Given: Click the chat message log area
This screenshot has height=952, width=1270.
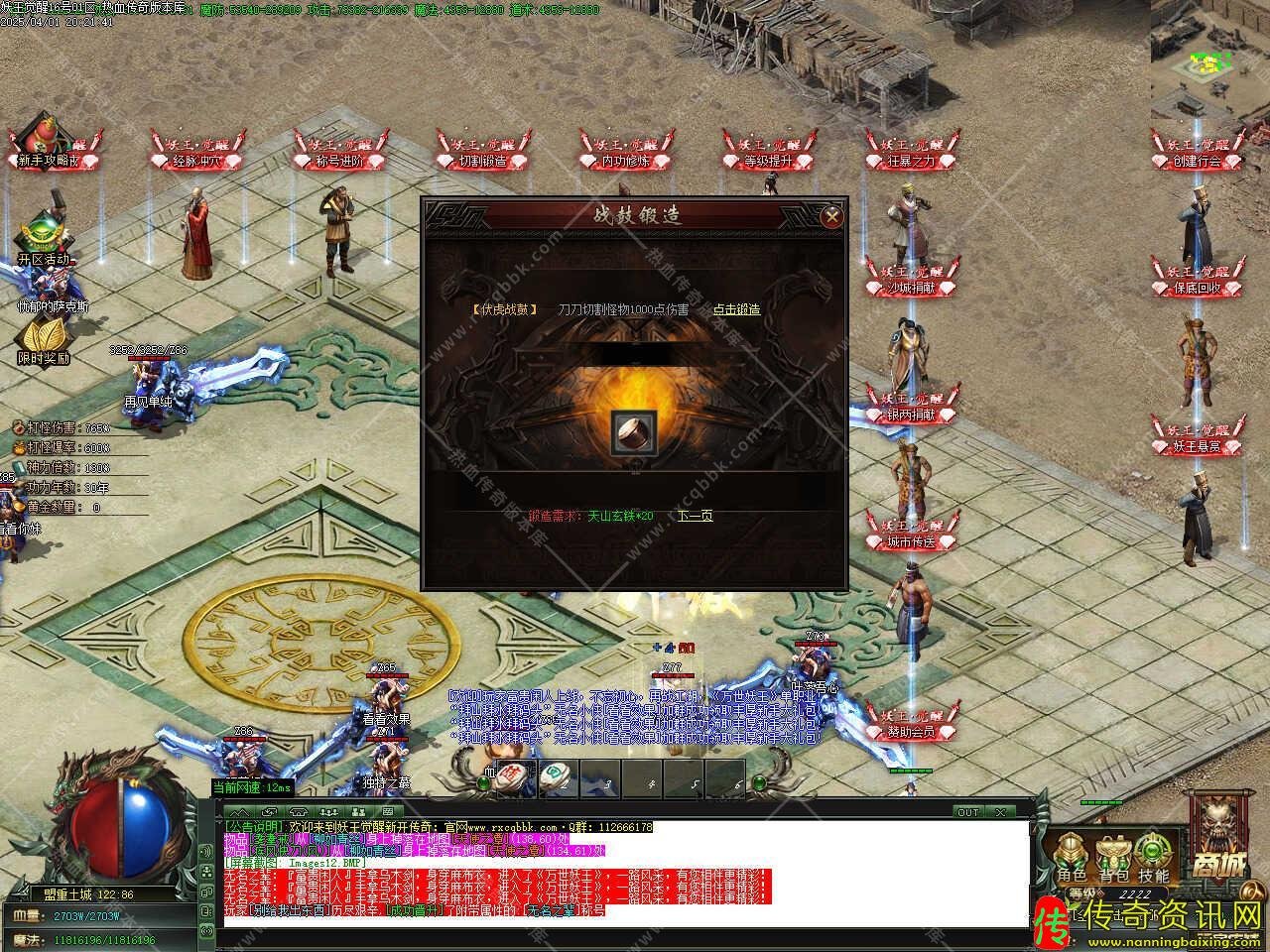Looking at the screenshot, I should point(625,873).
